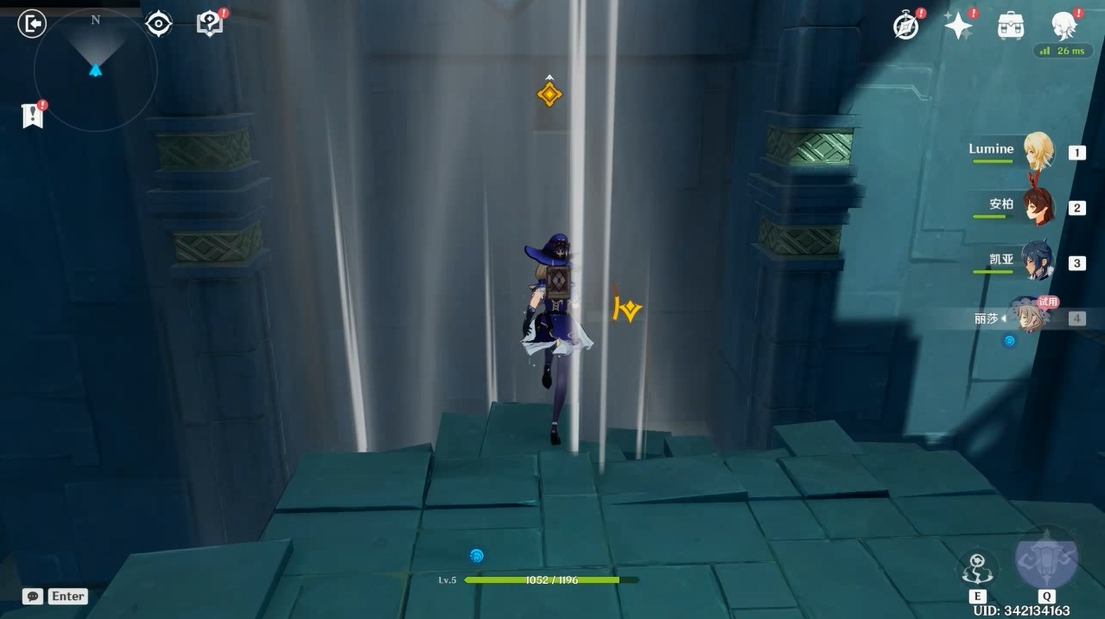Switch to party member 凯亚

pyautogui.click(x=1036, y=262)
